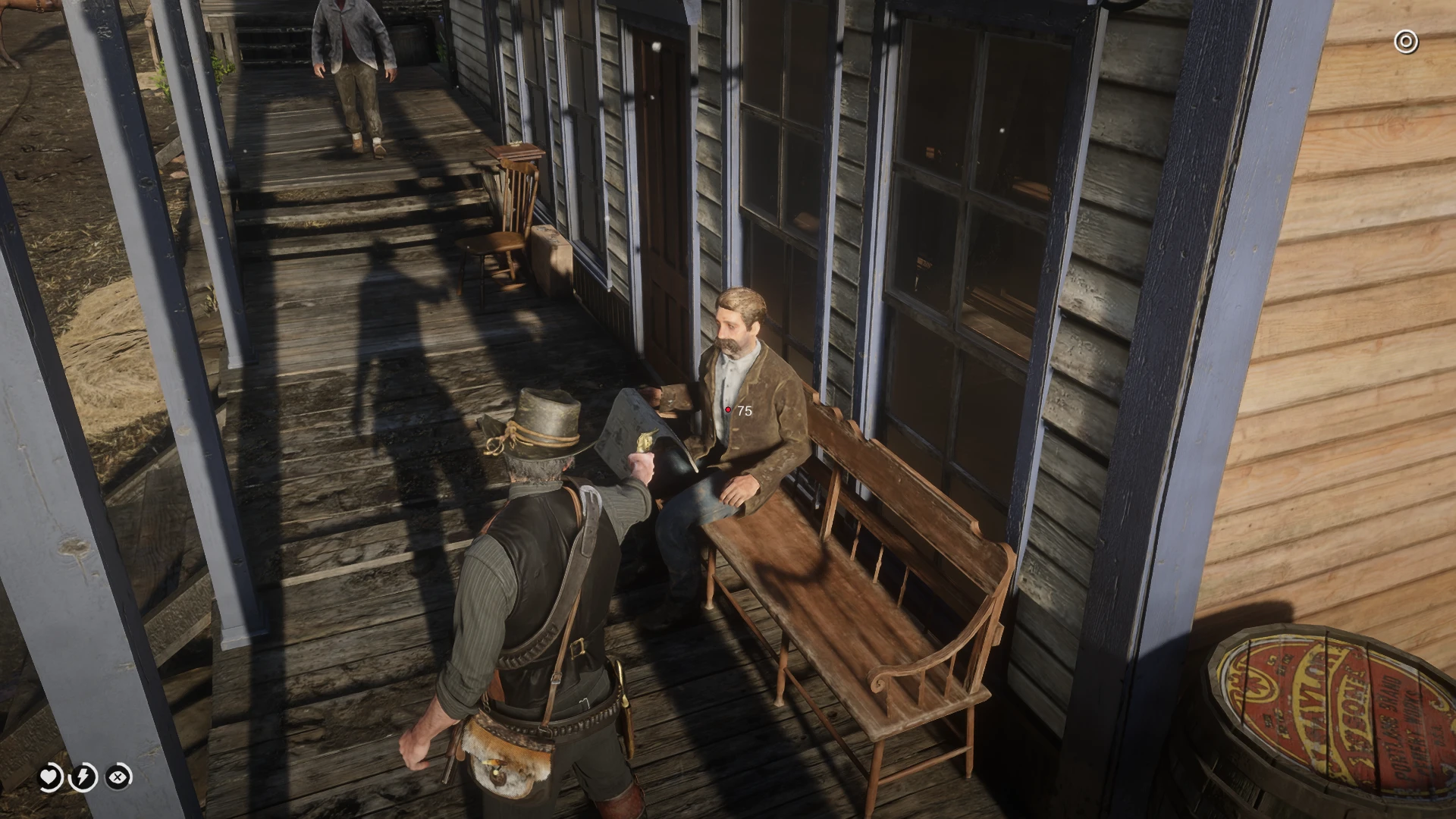Screen dimensions: 1456x819
Task: Select the white 75 crosshair marker
Action: click(x=743, y=410)
